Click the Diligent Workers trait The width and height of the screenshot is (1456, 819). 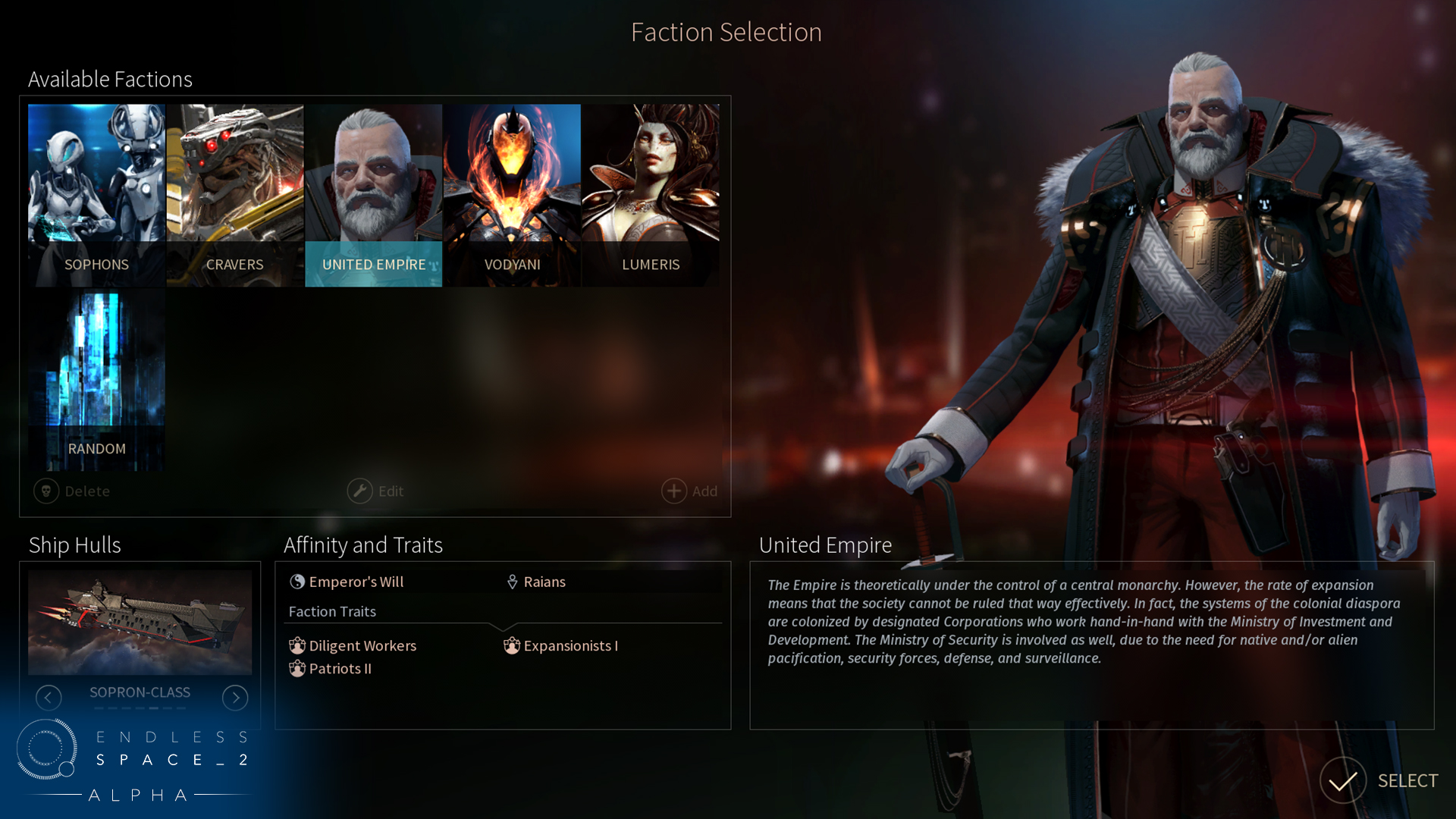point(353,646)
